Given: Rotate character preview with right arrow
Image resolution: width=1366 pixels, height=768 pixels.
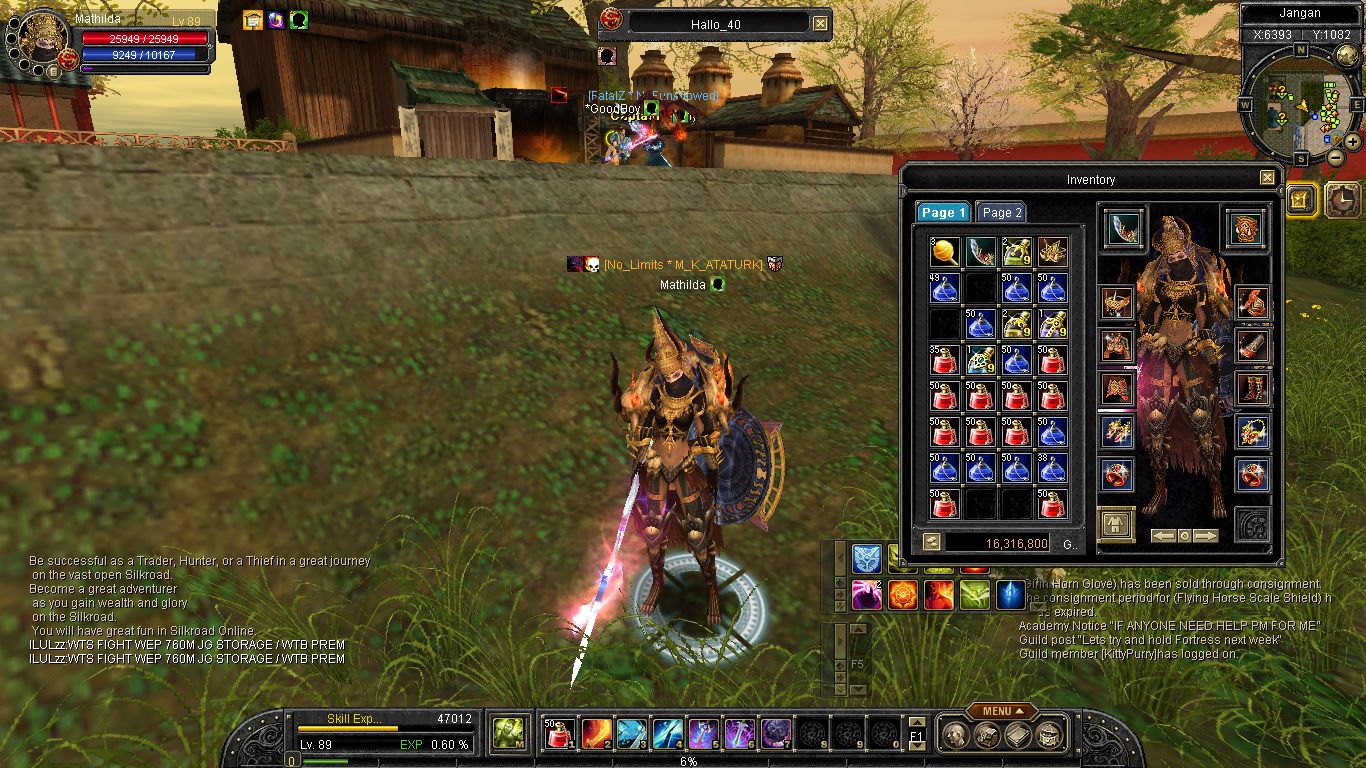Looking at the screenshot, I should point(1206,536).
